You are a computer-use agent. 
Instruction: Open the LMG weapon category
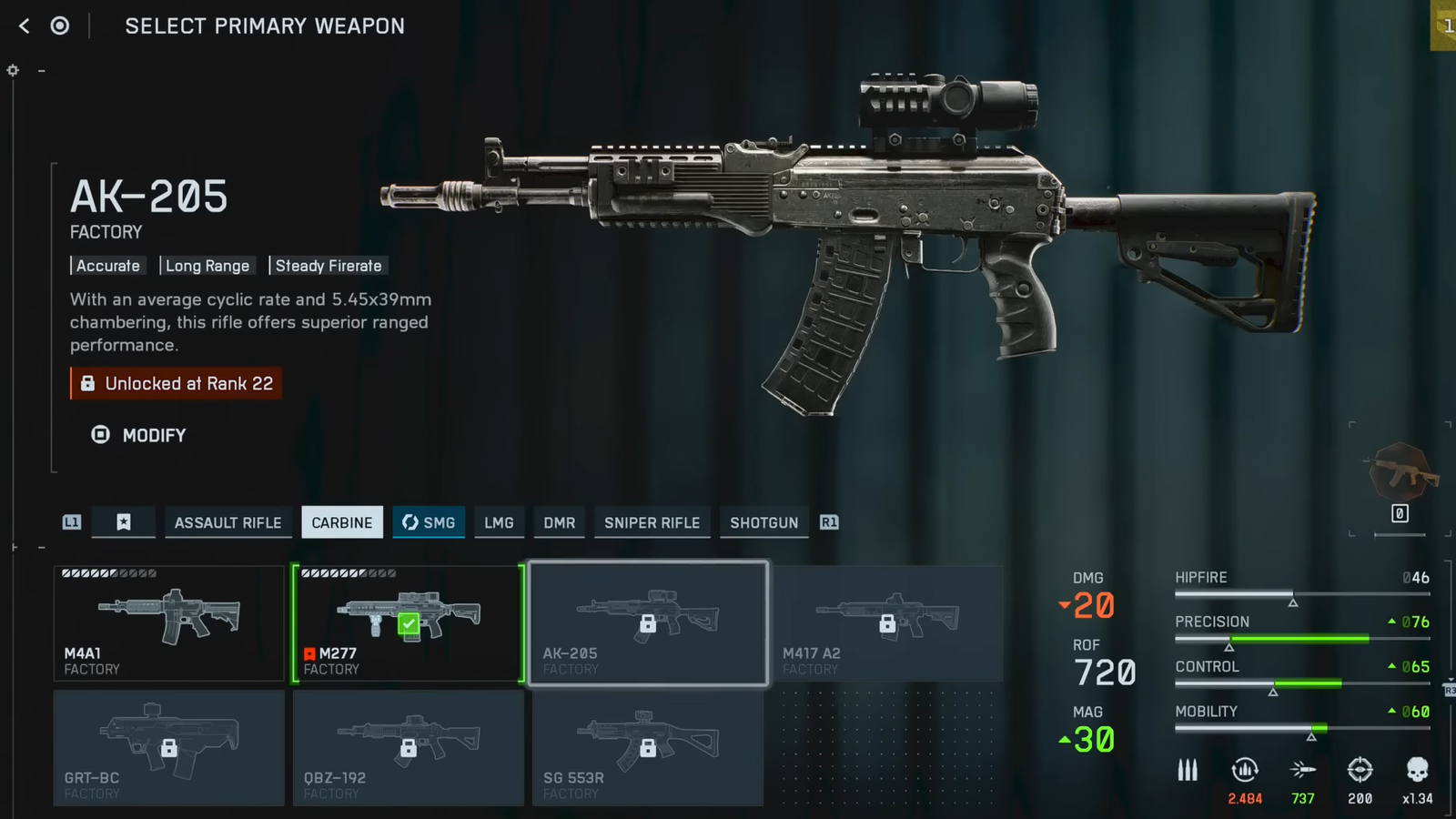pyautogui.click(x=499, y=522)
